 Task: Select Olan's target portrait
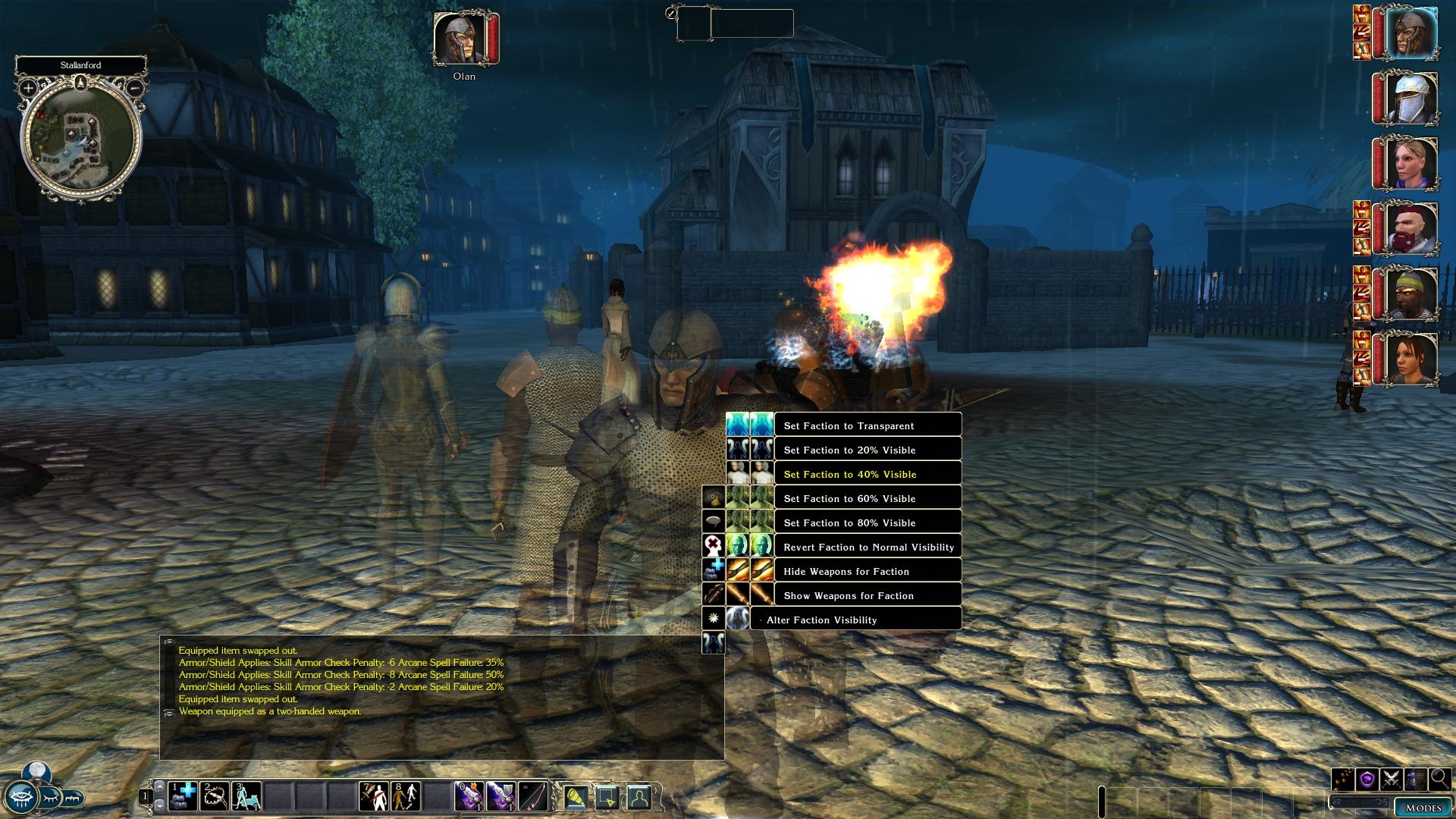pos(459,38)
